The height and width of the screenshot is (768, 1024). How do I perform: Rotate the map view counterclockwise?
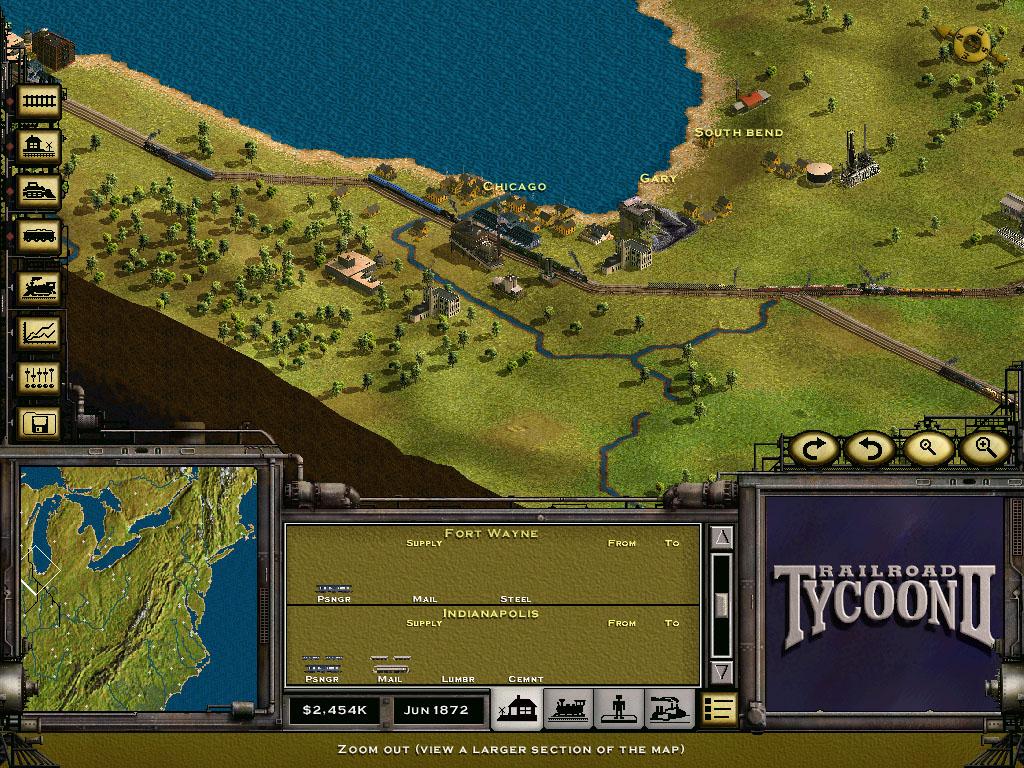click(868, 448)
